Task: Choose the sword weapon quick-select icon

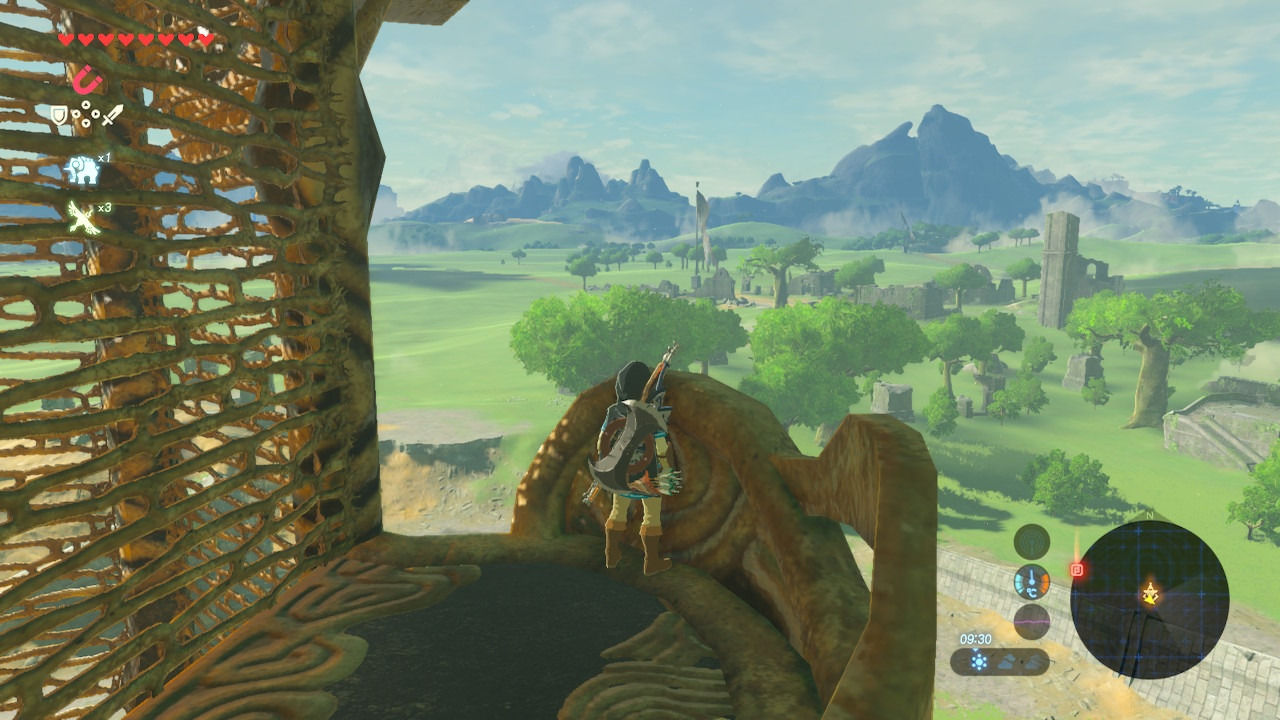Action: pyautogui.click(x=112, y=115)
